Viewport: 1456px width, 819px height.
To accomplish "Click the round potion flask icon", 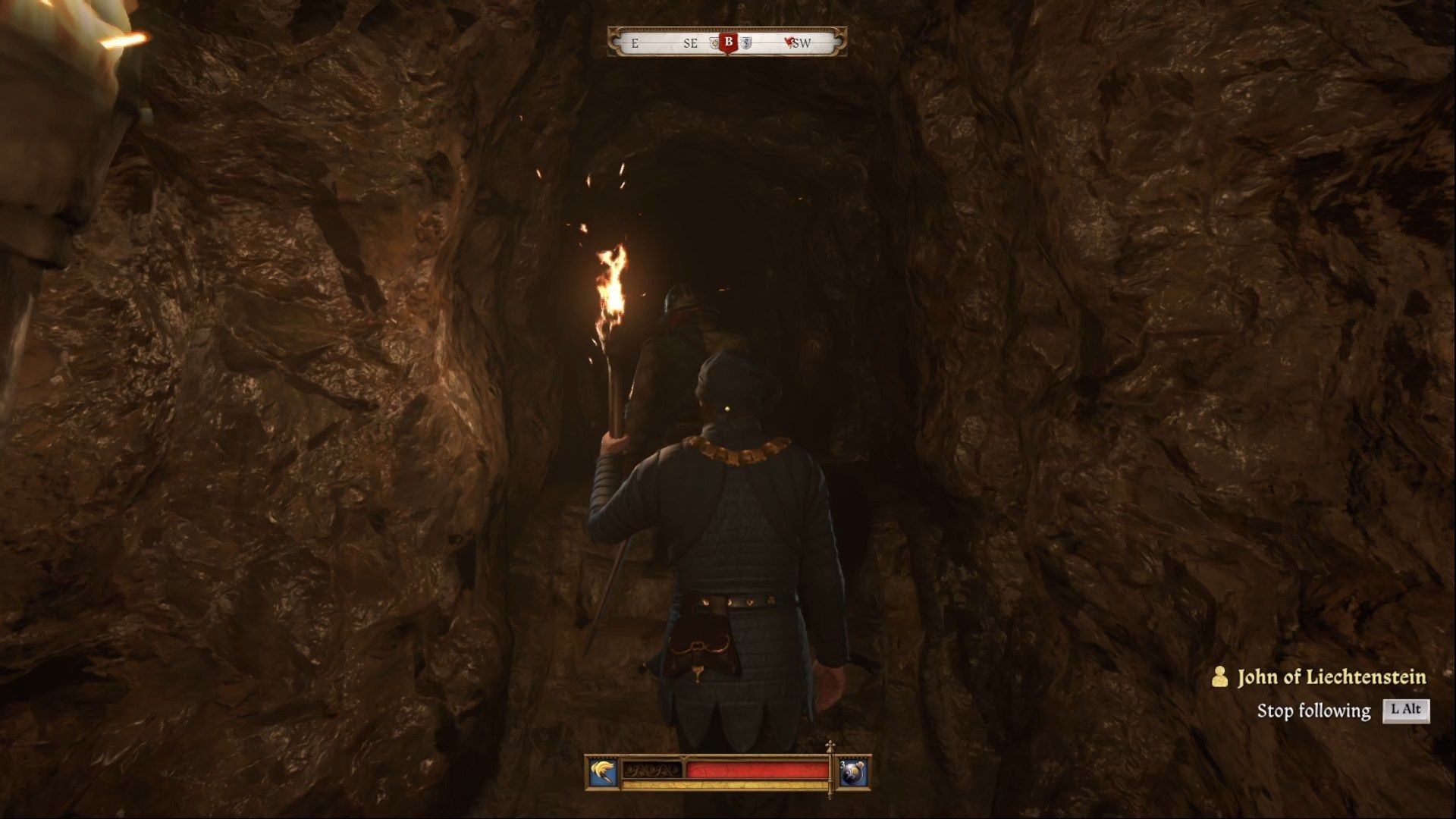I will click(x=853, y=773).
